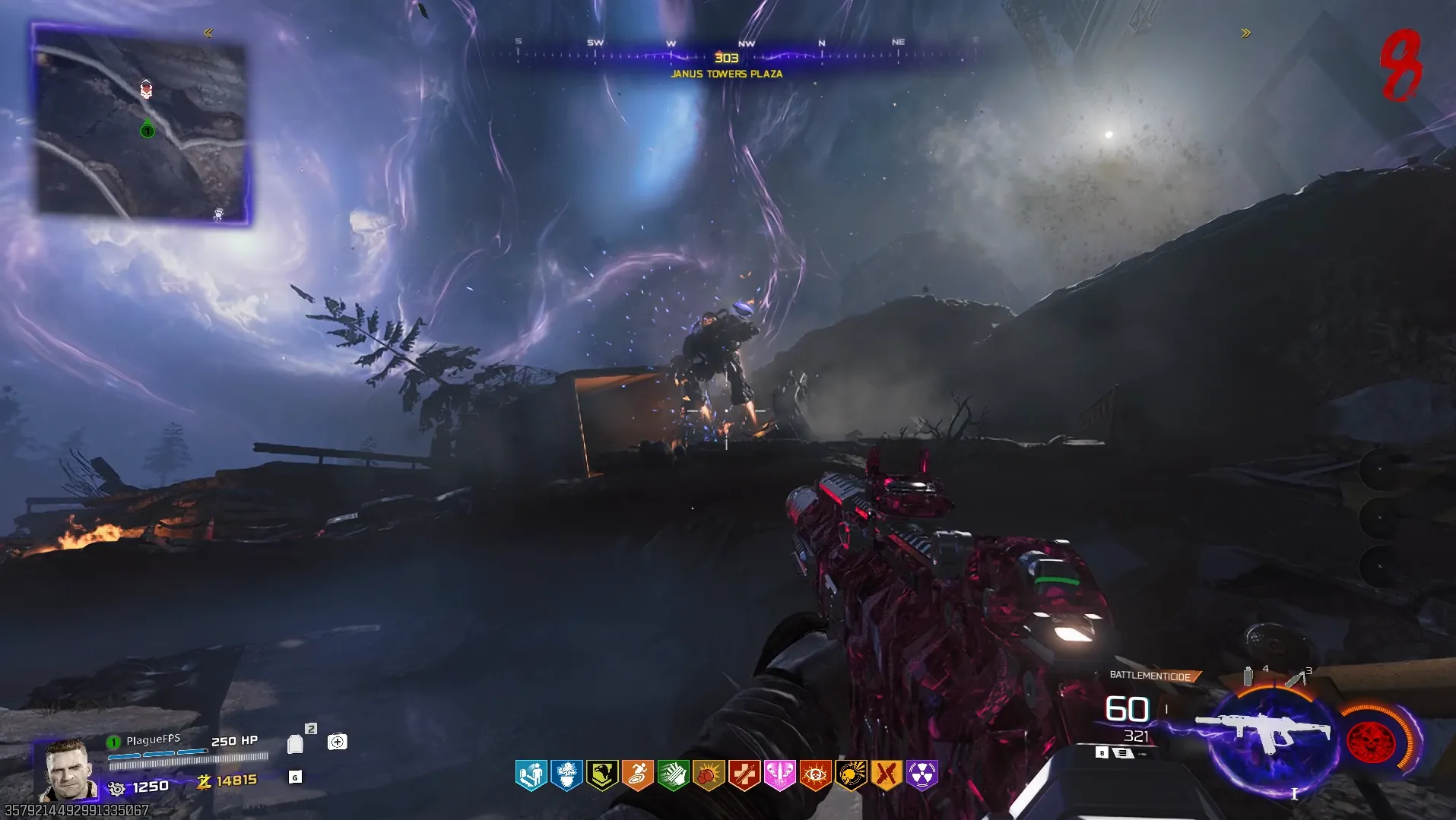Screen dimensions: 1456x820
Task: Select the green player marker on minimap
Action: point(148,131)
